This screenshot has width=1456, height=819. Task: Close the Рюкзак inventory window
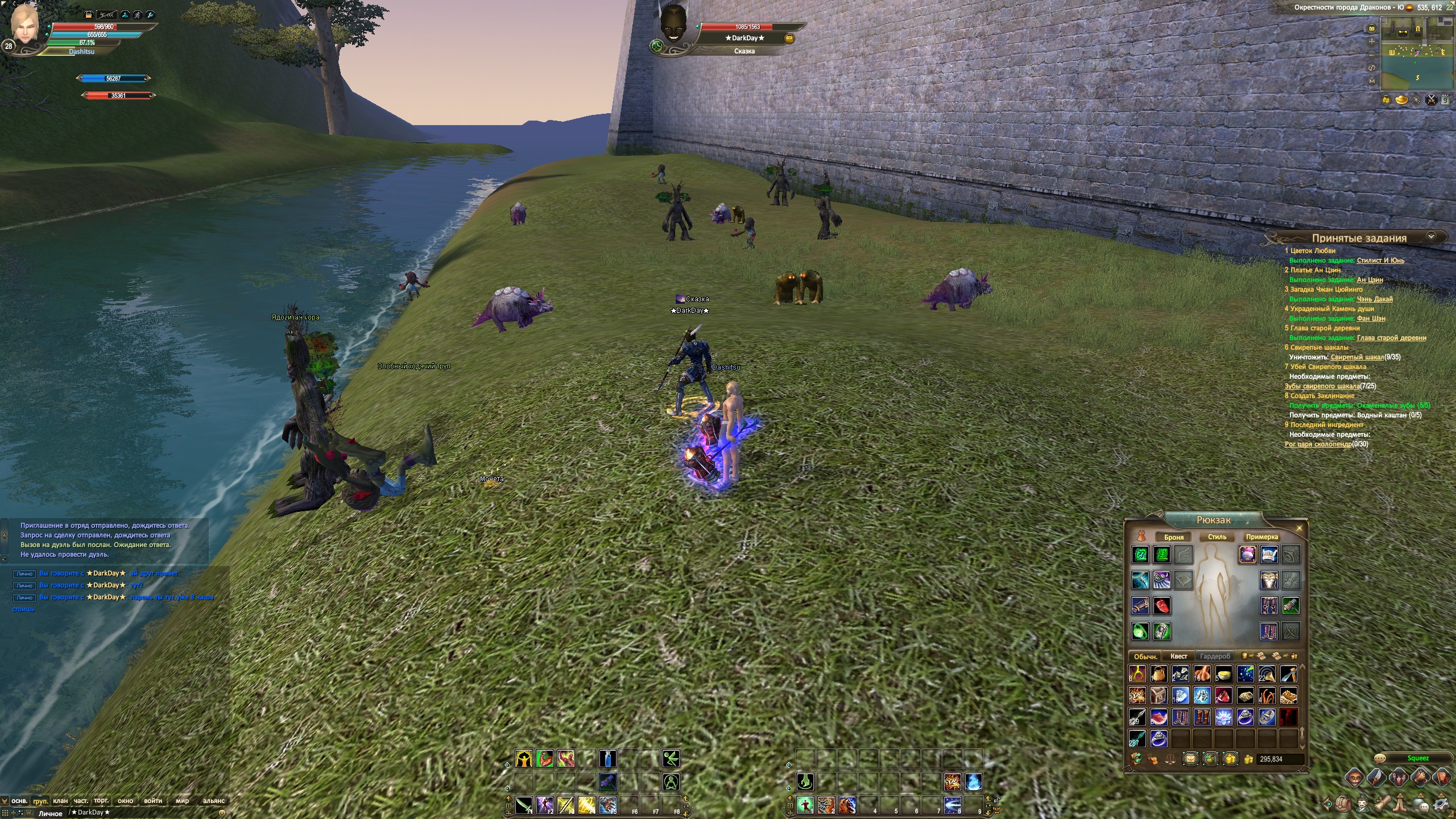tap(1299, 528)
